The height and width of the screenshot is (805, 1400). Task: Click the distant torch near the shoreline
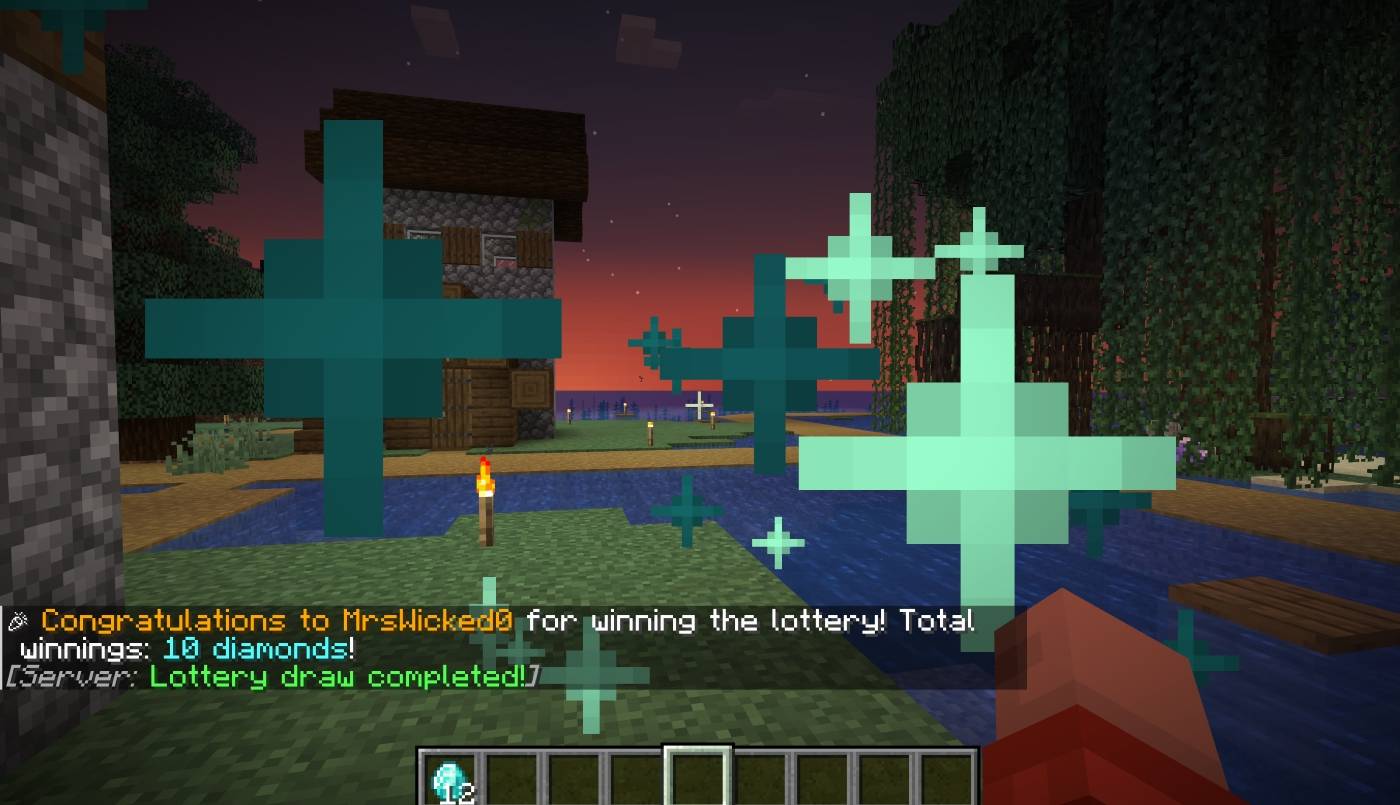click(x=651, y=424)
